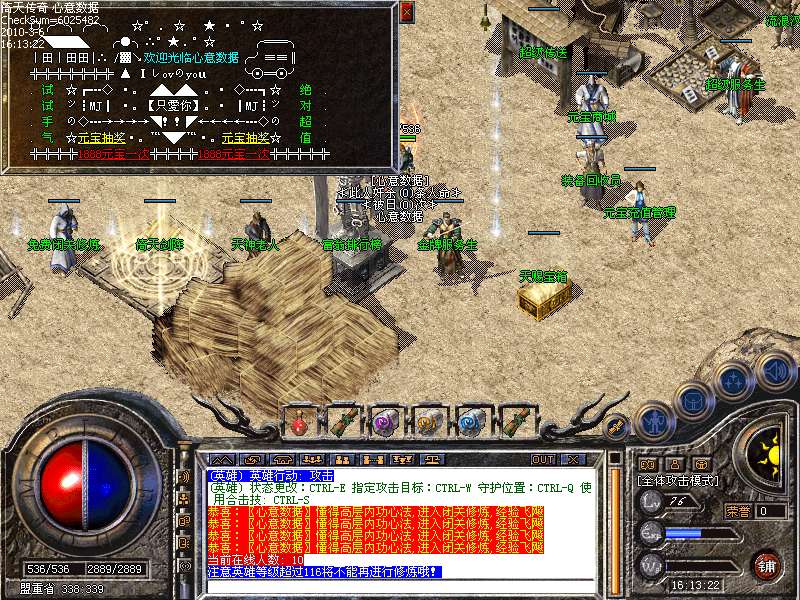The height and width of the screenshot is (600, 800).
Task: Use the red potion in the belt
Action: [x=299, y=422]
